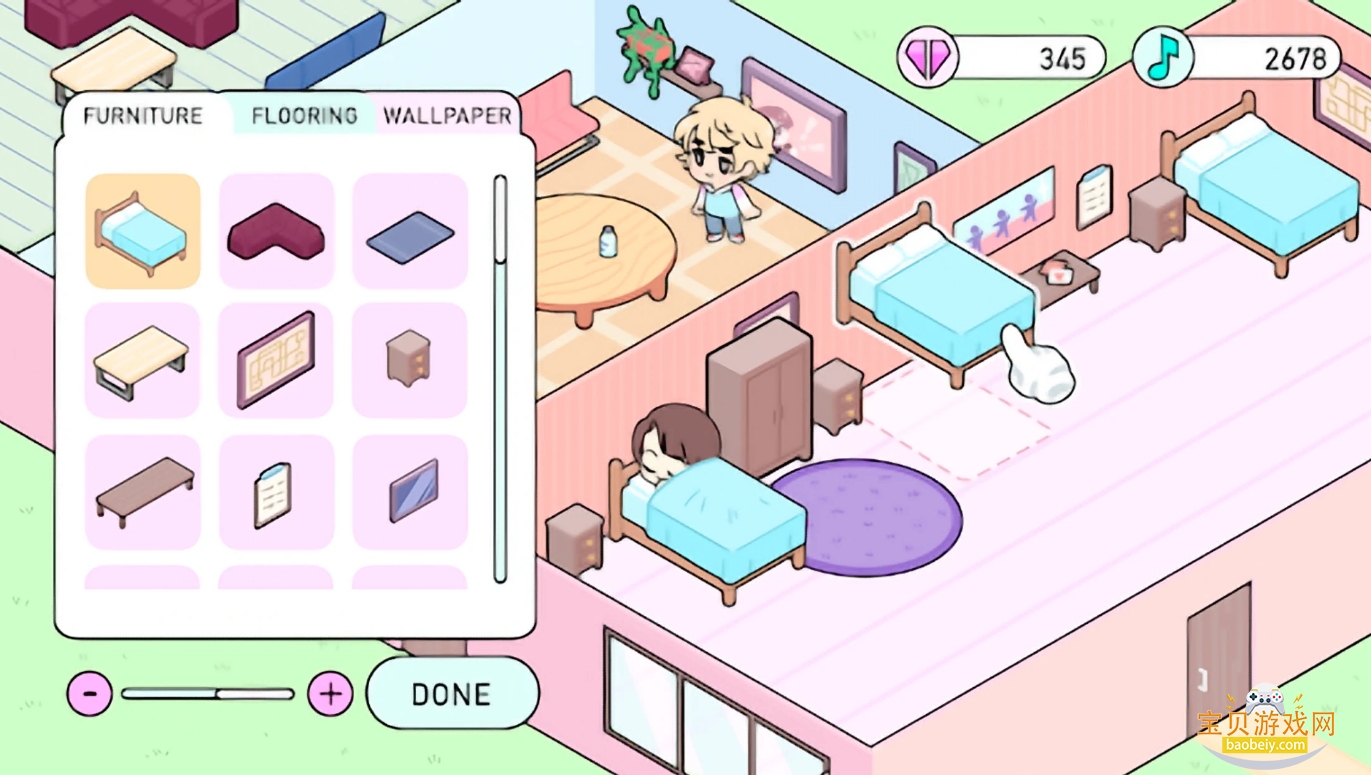Select the blue bed furniture item
1371x775 pixels.
coord(142,231)
